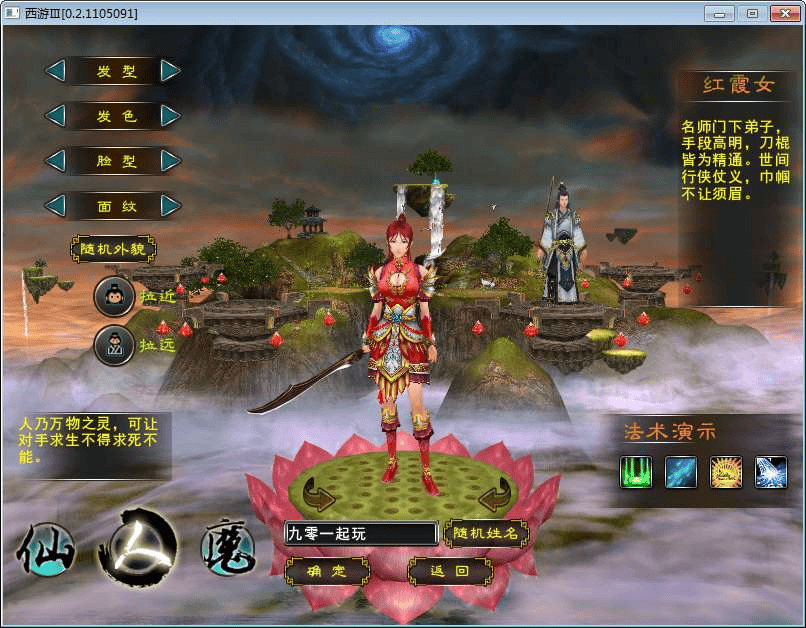The width and height of the screenshot is (806, 628).
Task: Cycle hair color (发色) forward with right arrow
Action: [x=171, y=116]
